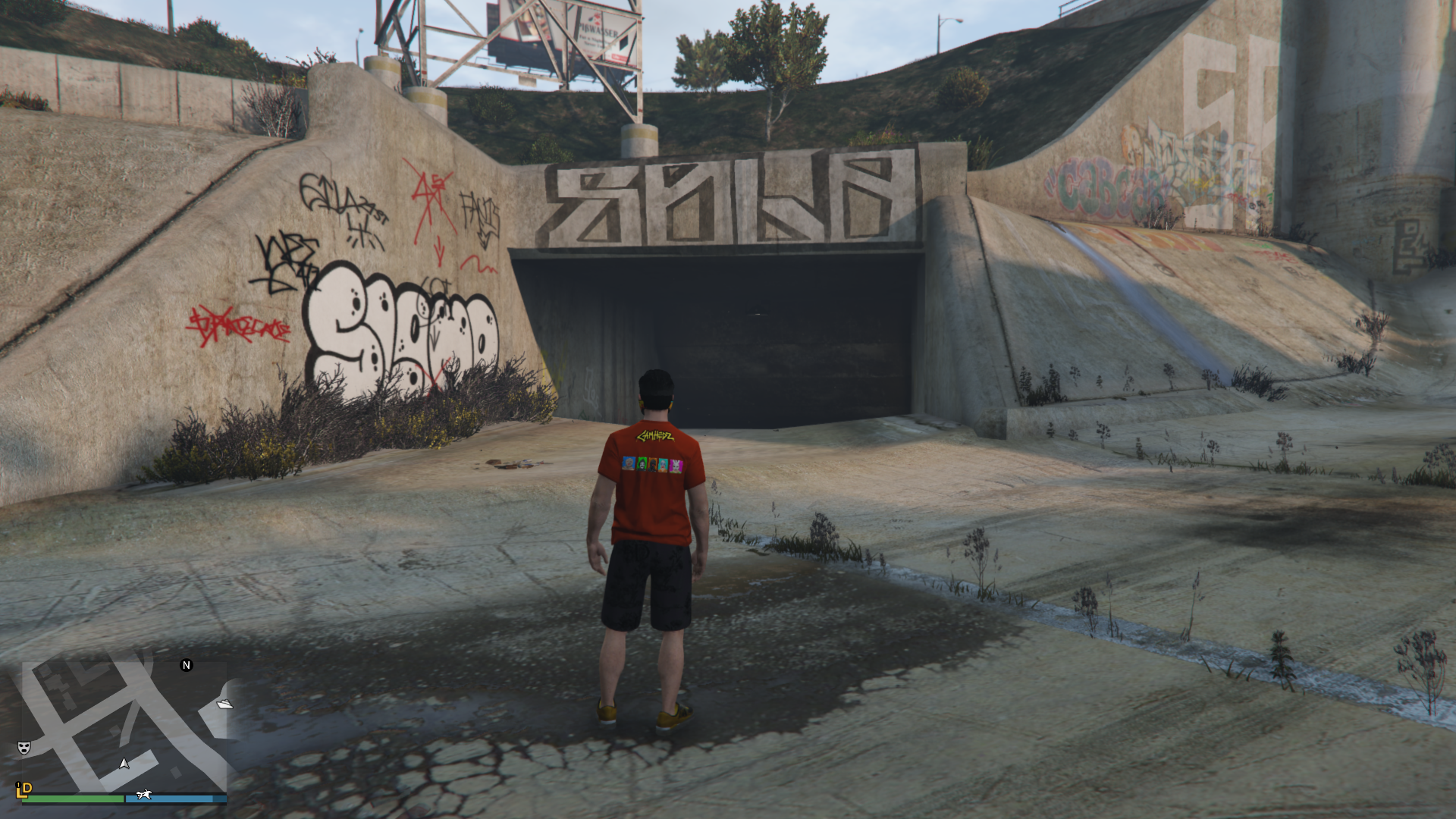The width and height of the screenshot is (1456, 819).
Task: Click the north compass marker on minimap
Action: click(x=187, y=665)
